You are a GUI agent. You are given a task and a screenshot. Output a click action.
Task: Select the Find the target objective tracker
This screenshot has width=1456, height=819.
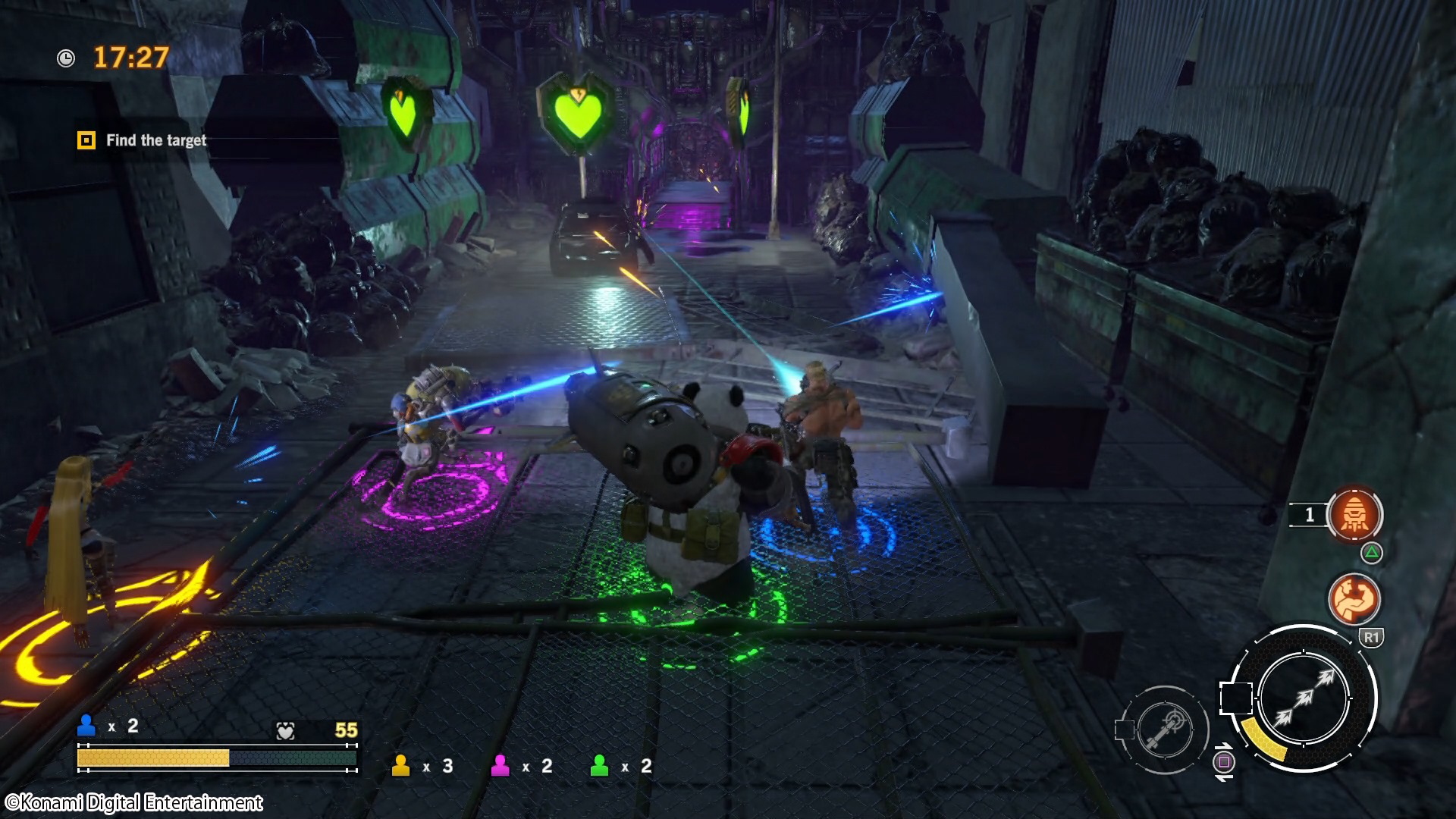[143, 140]
